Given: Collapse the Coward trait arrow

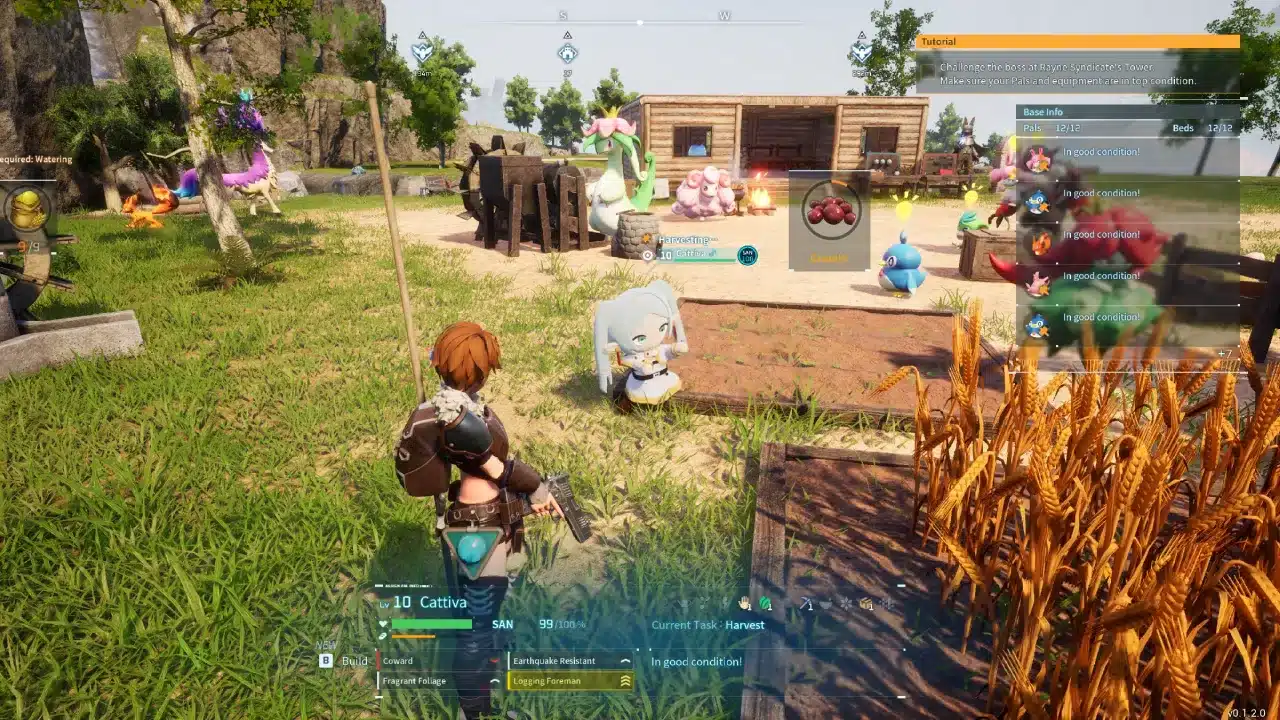Looking at the screenshot, I should tap(492, 660).
